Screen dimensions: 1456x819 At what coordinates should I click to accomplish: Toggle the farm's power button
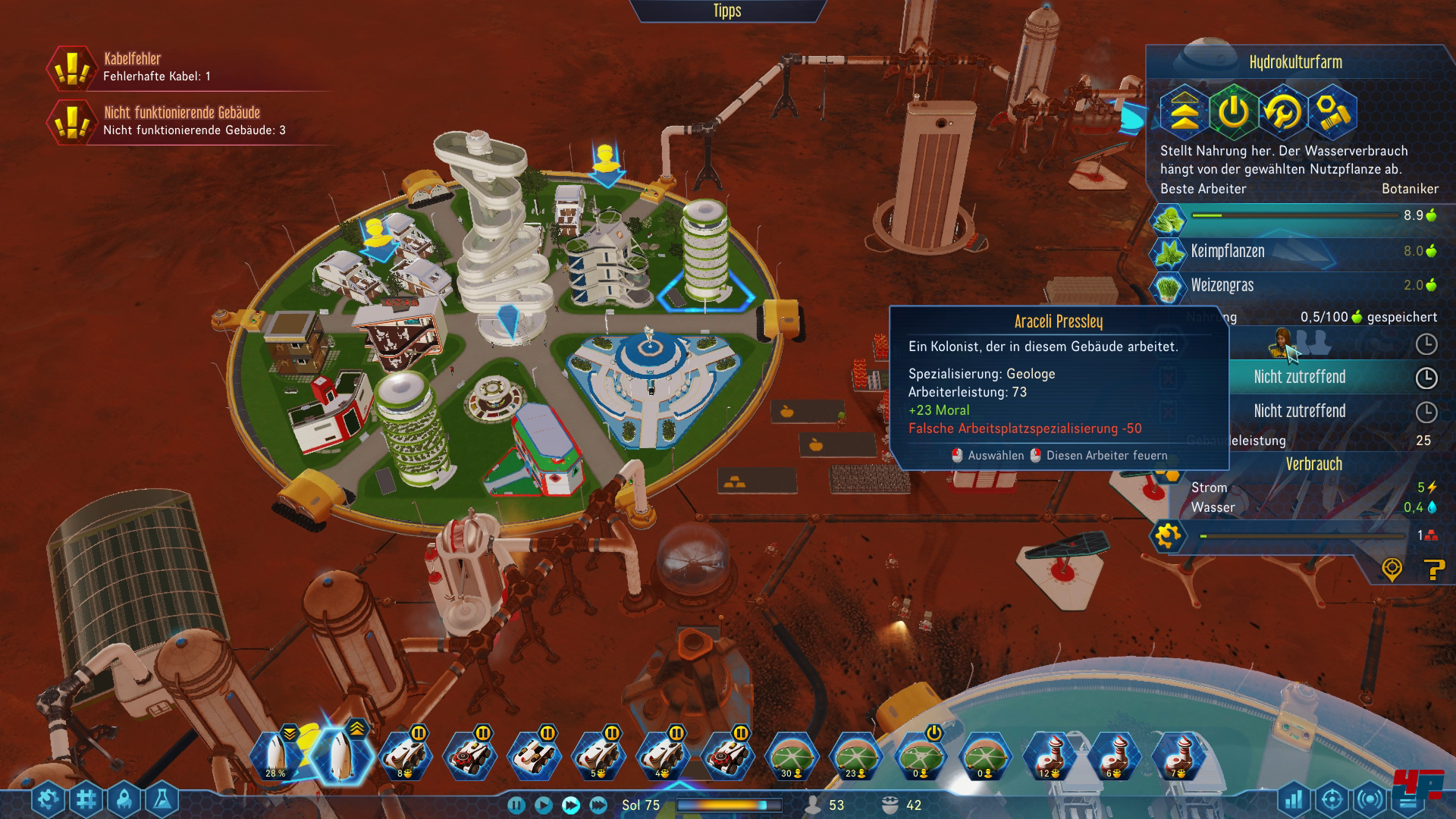pos(1233,112)
